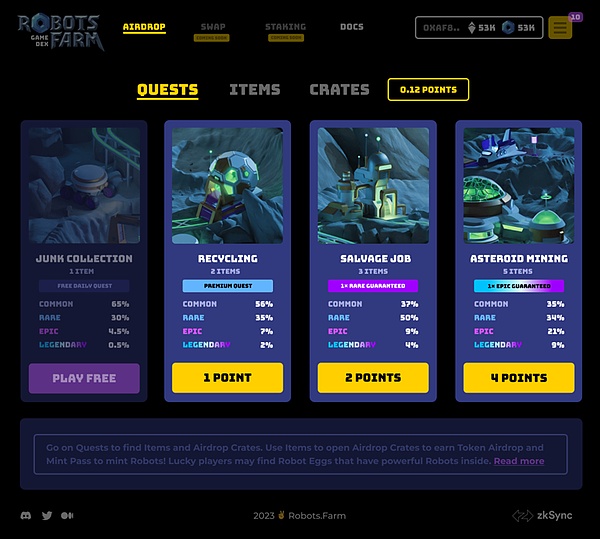Click the 0.12 Points badge
The height and width of the screenshot is (539, 600).
(428, 89)
